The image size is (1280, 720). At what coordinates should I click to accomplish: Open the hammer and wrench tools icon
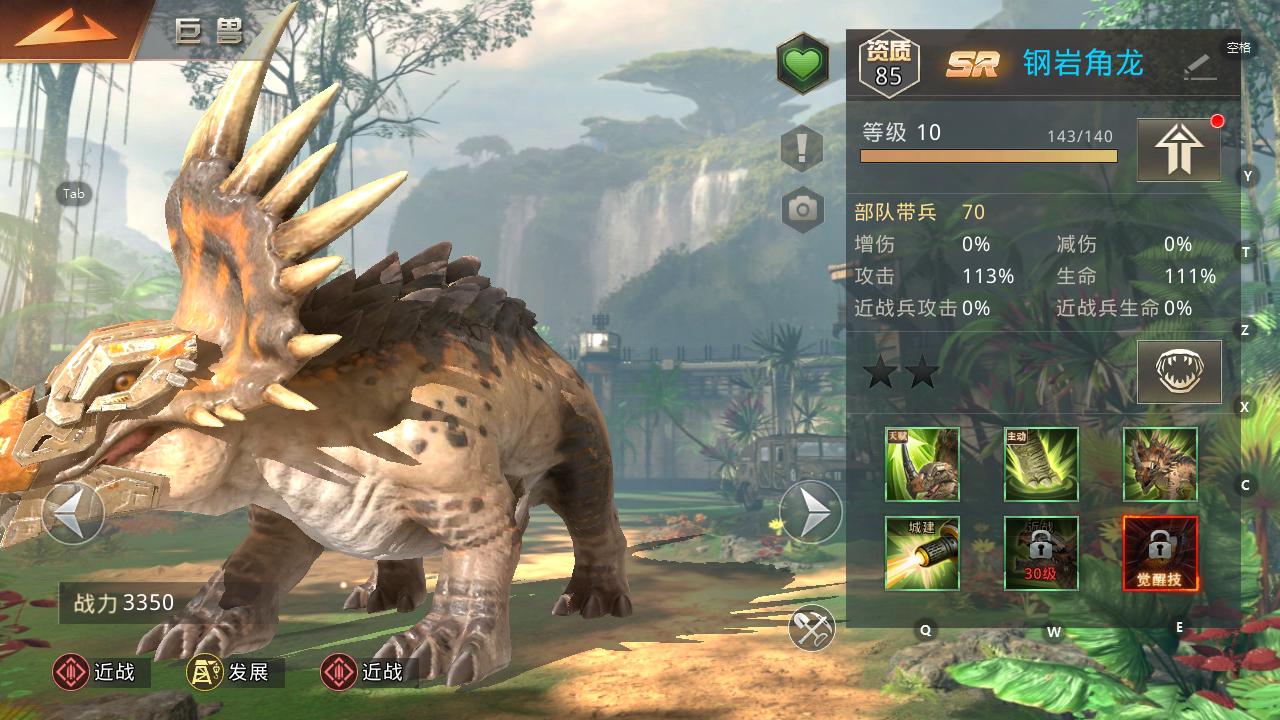pyautogui.click(x=811, y=628)
